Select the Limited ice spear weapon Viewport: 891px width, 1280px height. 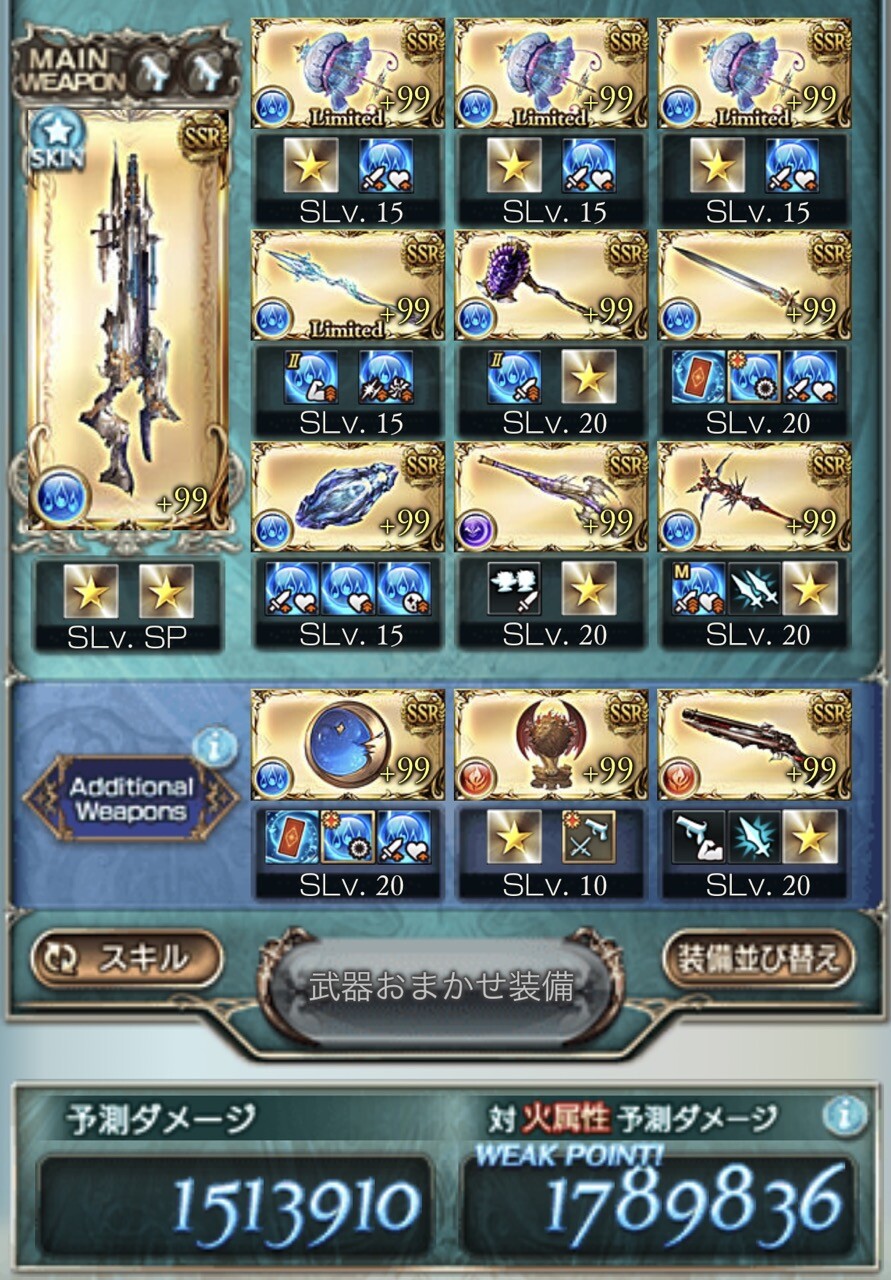click(347, 287)
